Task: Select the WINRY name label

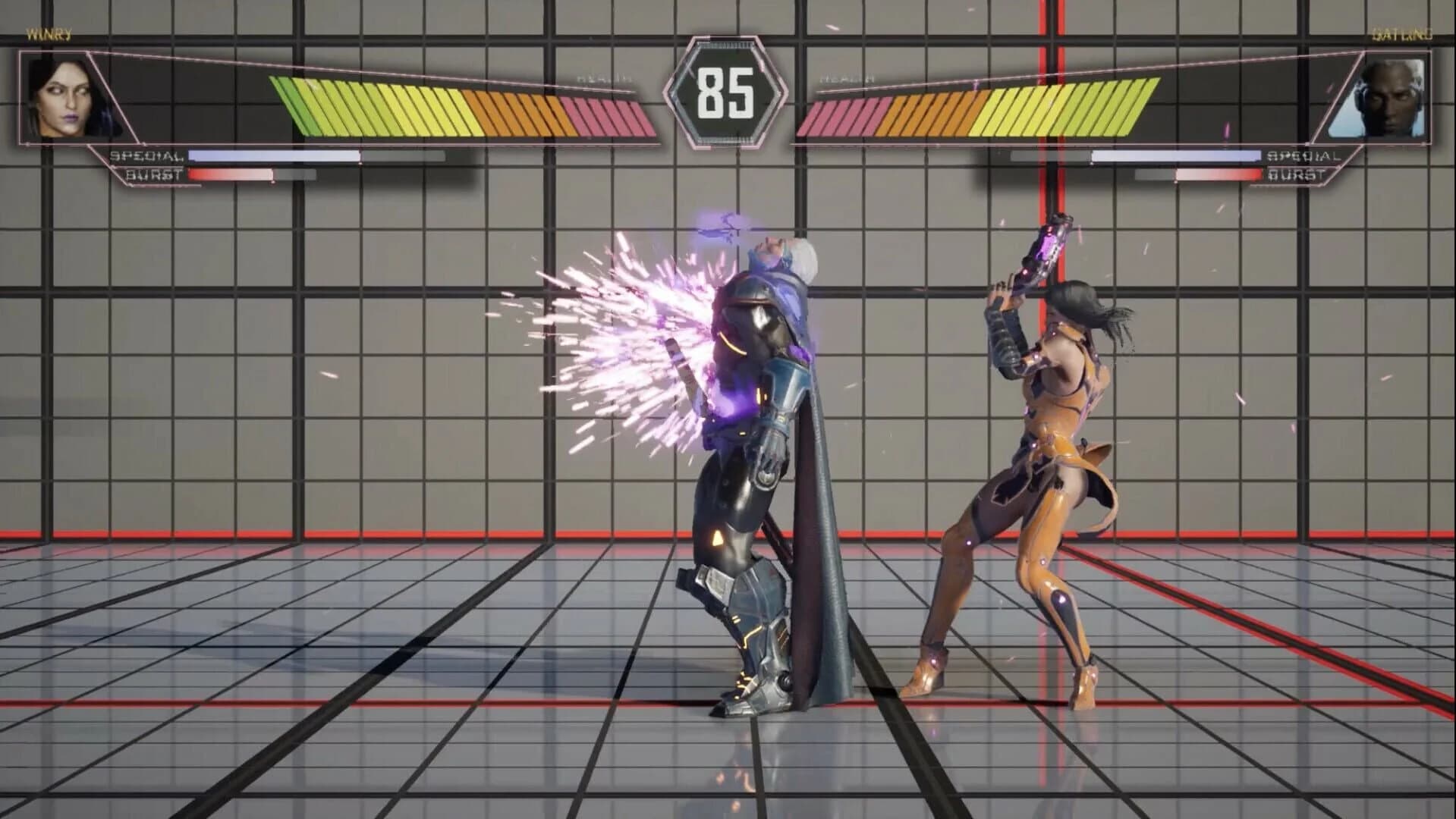Action: [x=48, y=33]
